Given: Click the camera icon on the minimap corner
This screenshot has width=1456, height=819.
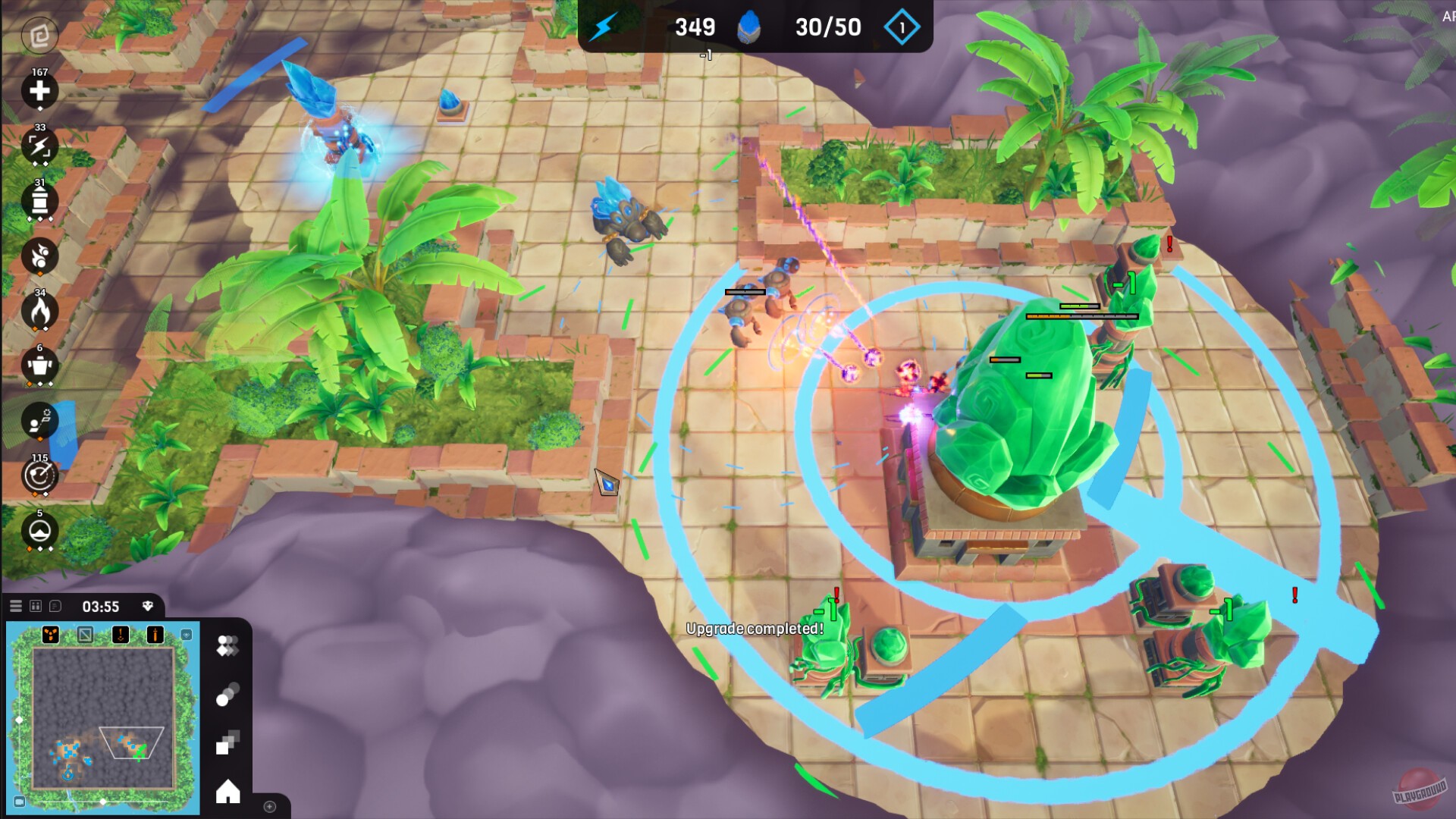Looking at the screenshot, I should tap(20, 801).
